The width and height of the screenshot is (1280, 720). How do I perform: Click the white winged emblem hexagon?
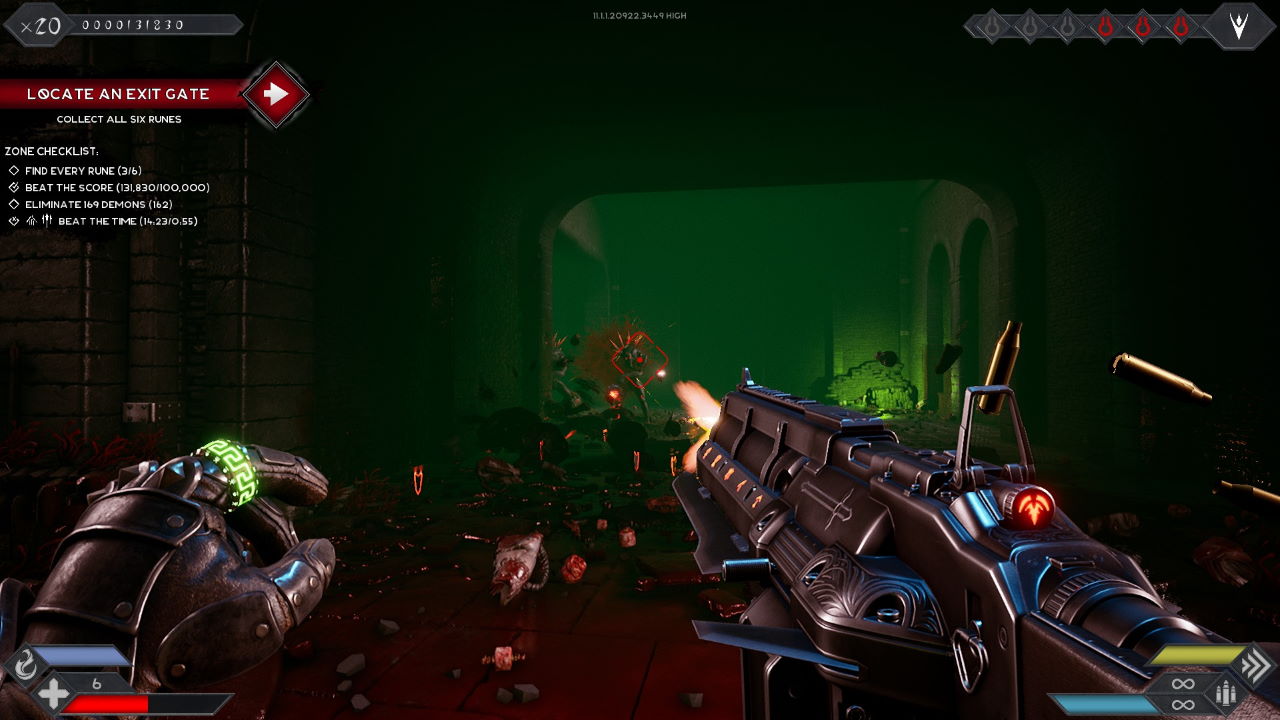[1239, 26]
